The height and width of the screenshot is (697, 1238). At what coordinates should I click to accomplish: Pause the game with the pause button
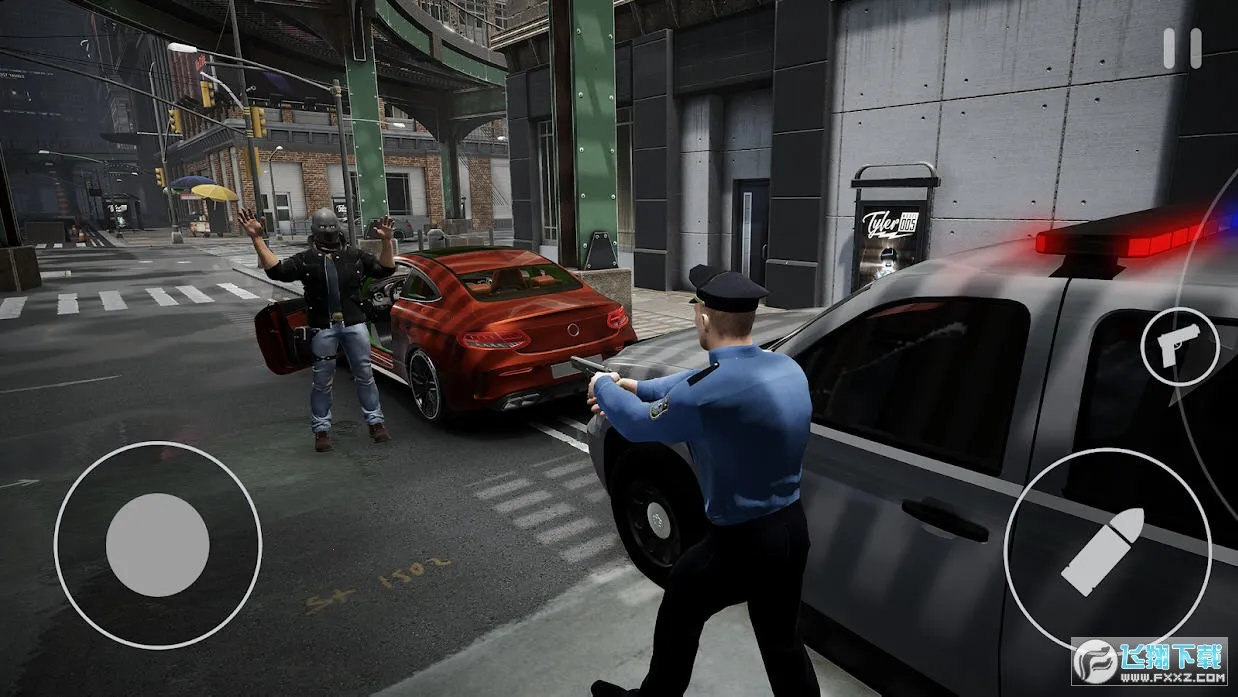coord(1182,49)
